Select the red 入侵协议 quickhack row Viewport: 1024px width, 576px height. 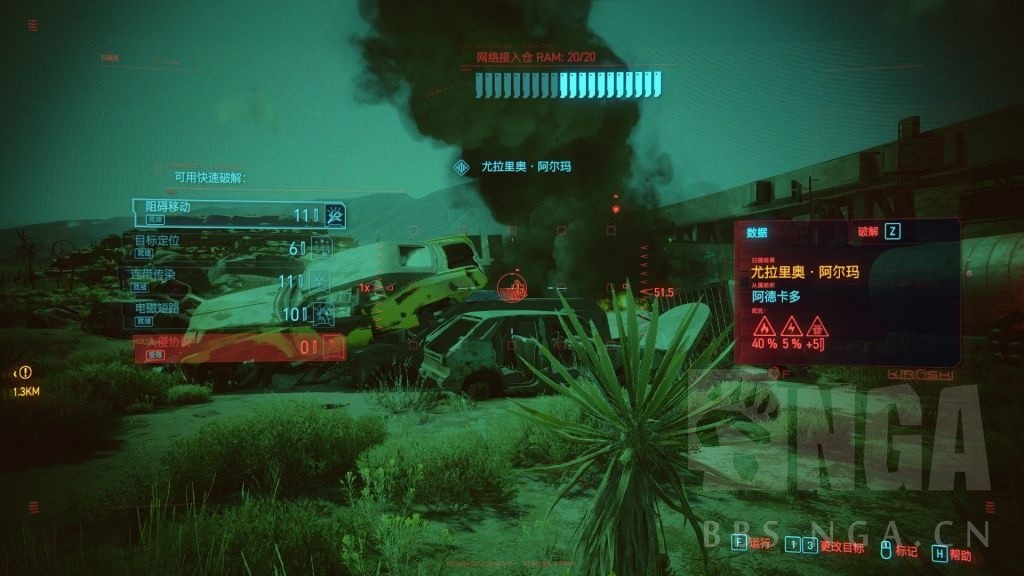point(239,347)
